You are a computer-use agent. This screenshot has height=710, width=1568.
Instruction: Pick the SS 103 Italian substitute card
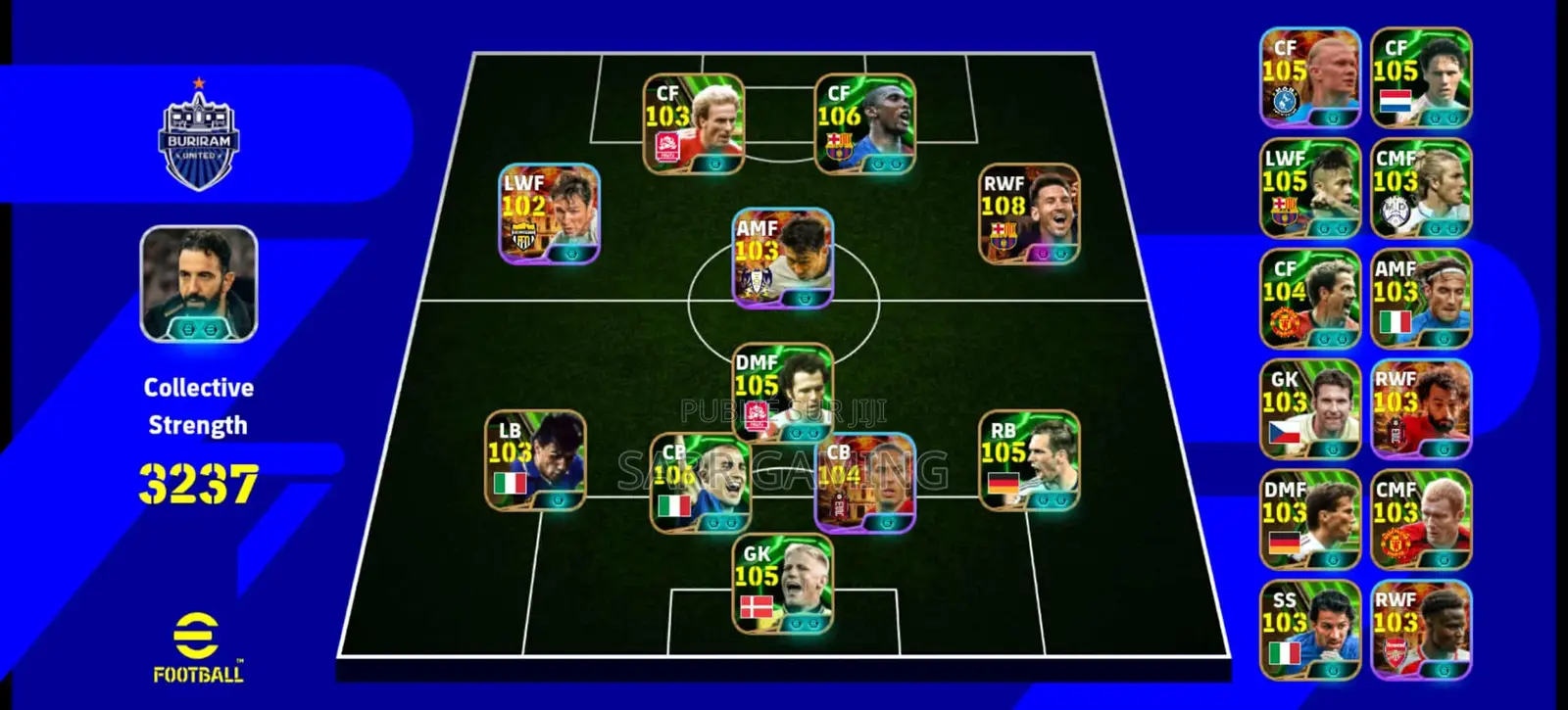1310,631
